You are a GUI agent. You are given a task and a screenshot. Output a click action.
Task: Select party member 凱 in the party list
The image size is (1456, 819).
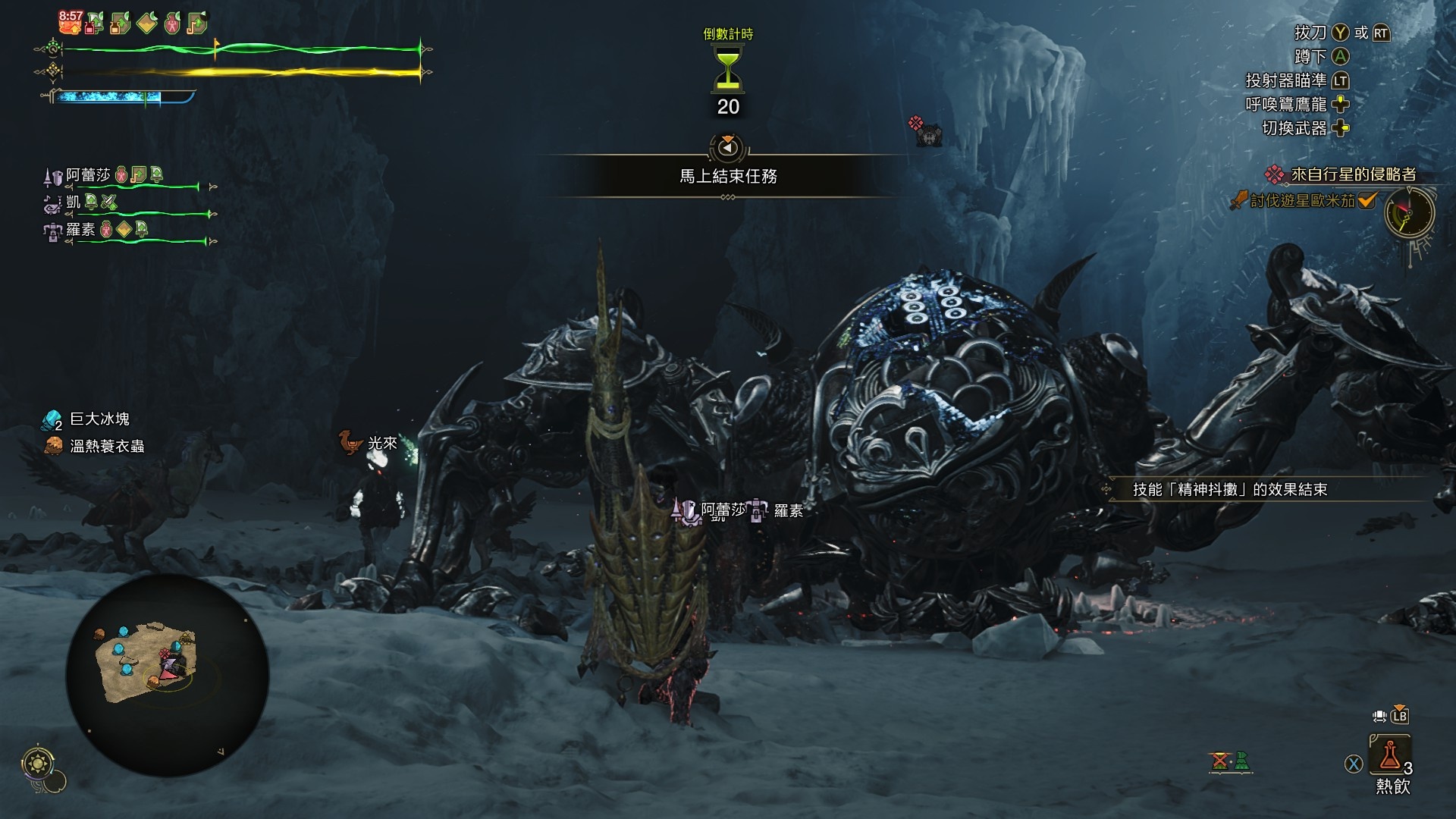[x=73, y=202]
